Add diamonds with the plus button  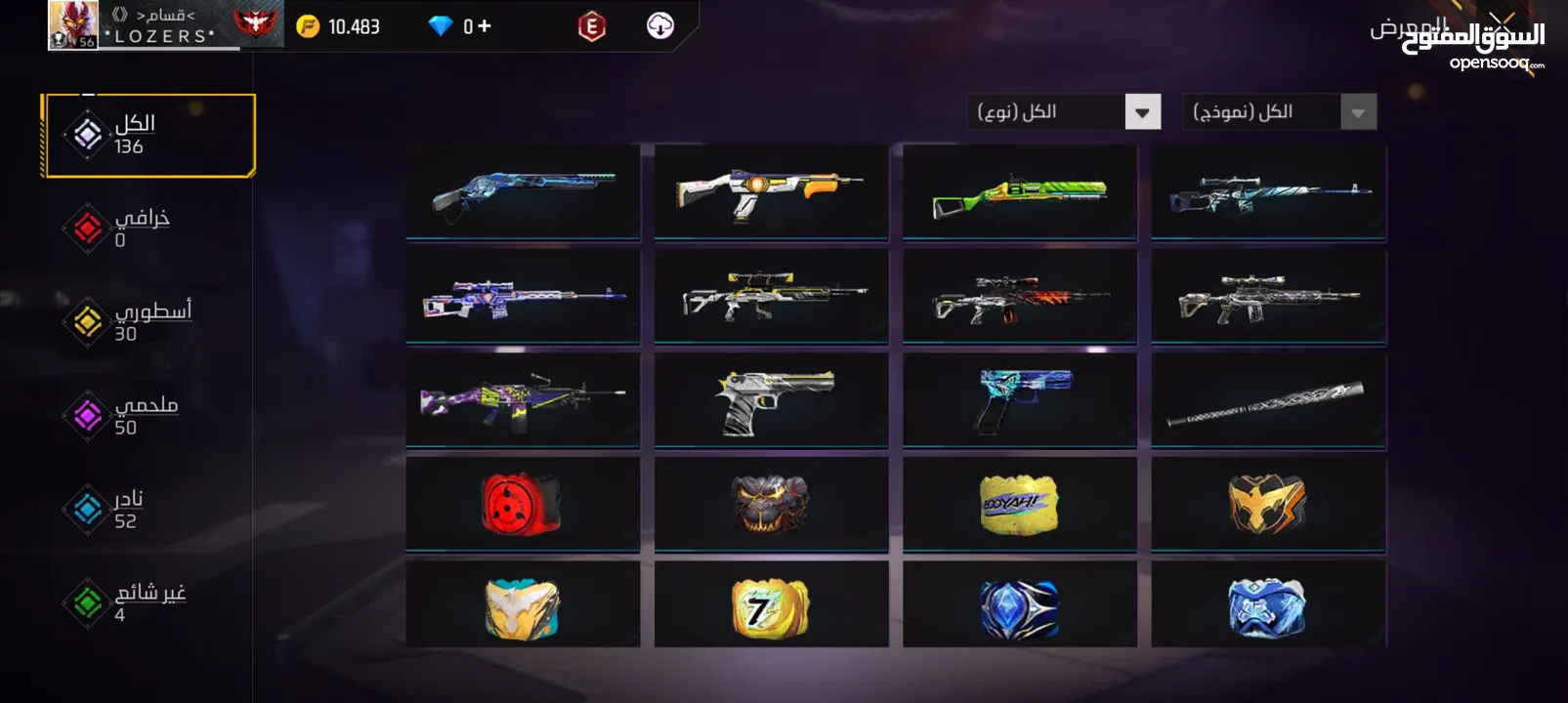[484, 26]
